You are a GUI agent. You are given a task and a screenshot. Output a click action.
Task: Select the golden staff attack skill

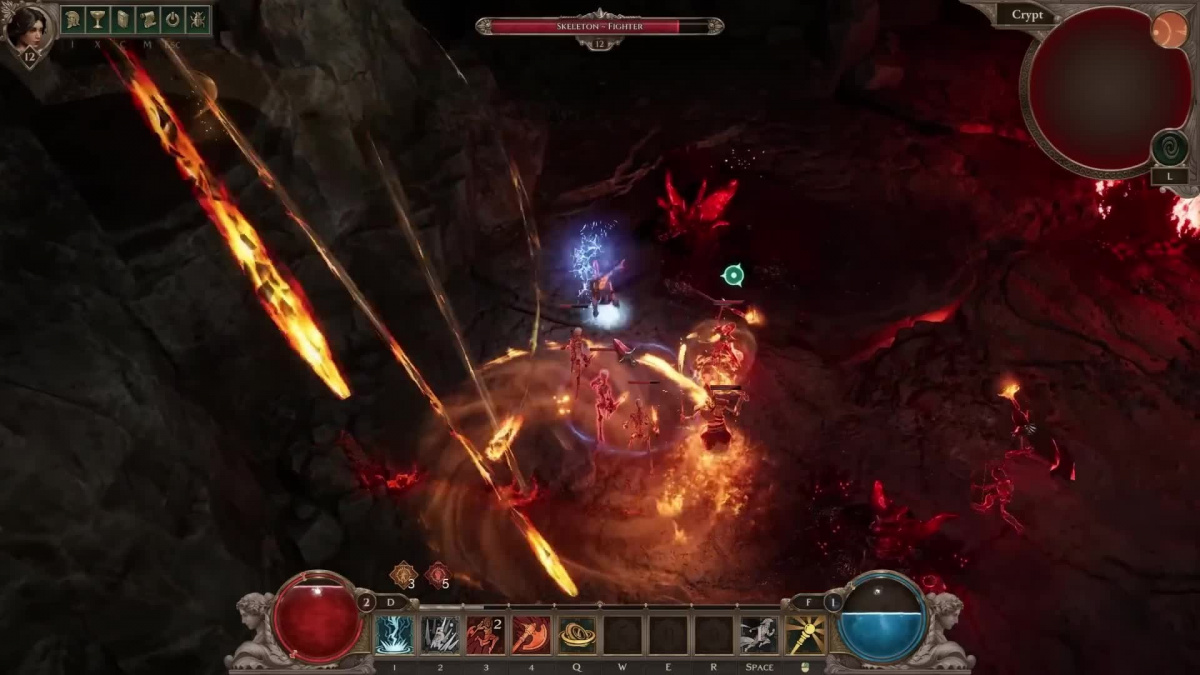point(805,635)
